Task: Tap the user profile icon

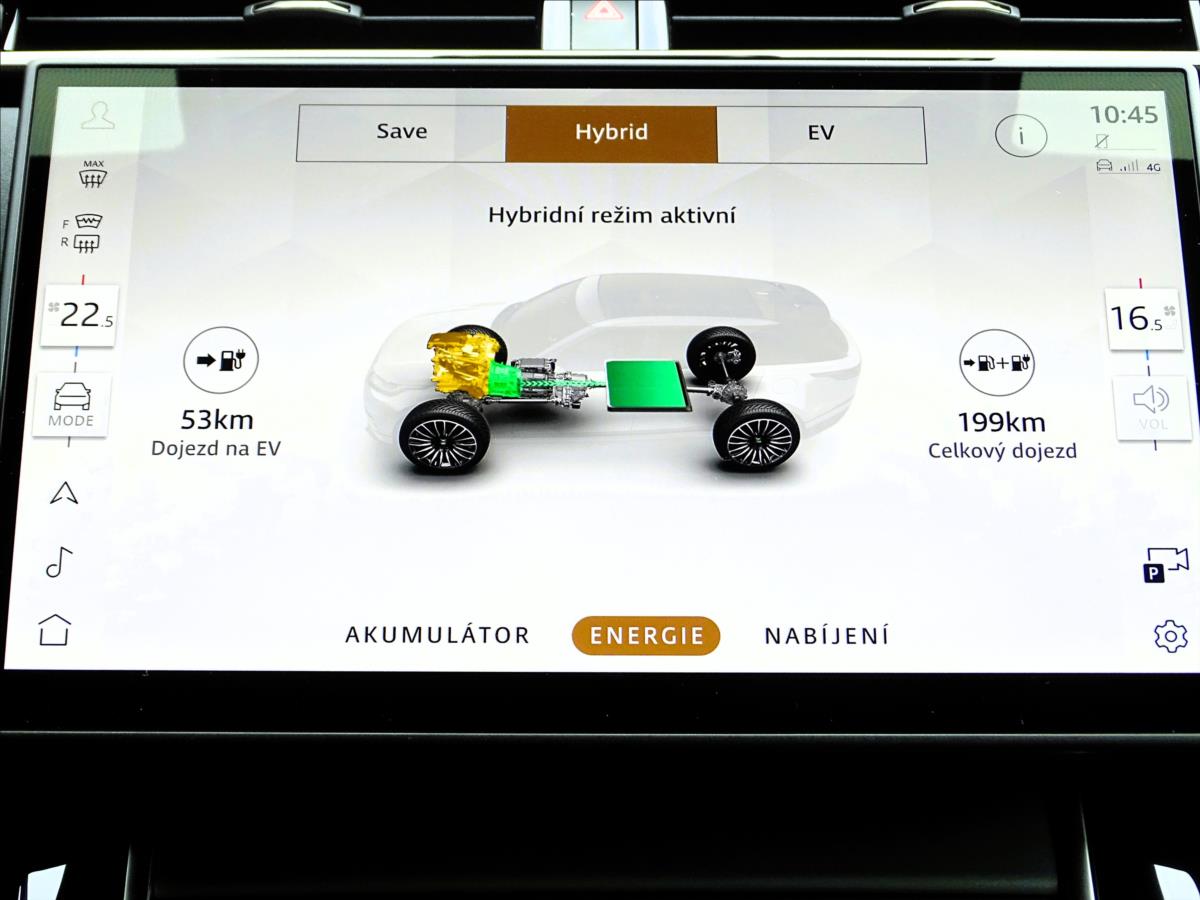Action: [x=97, y=115]
